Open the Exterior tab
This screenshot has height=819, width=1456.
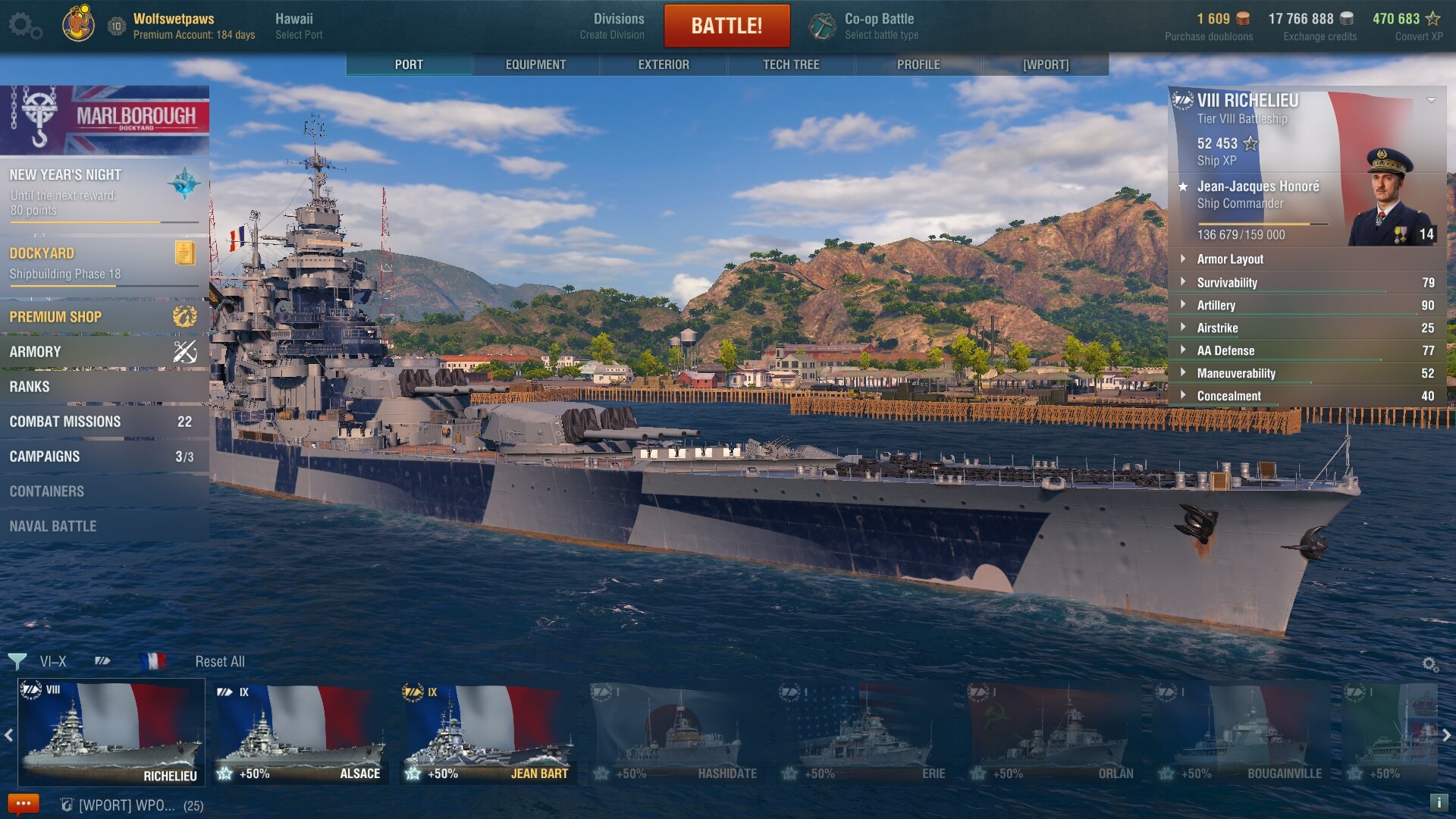(x=664, y=64)
